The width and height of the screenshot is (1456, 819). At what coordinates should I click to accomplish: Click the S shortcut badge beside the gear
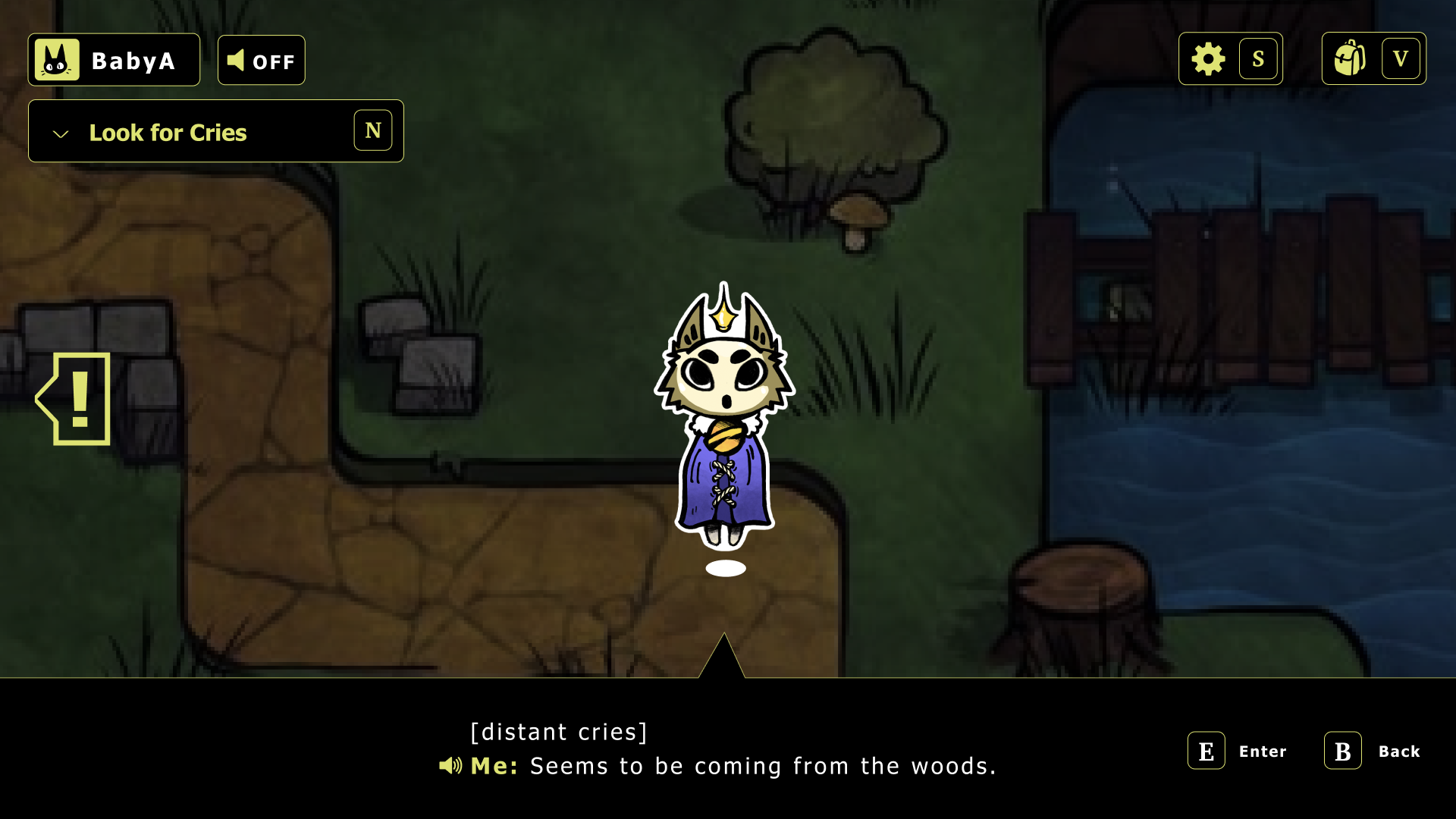[1259, 58]
